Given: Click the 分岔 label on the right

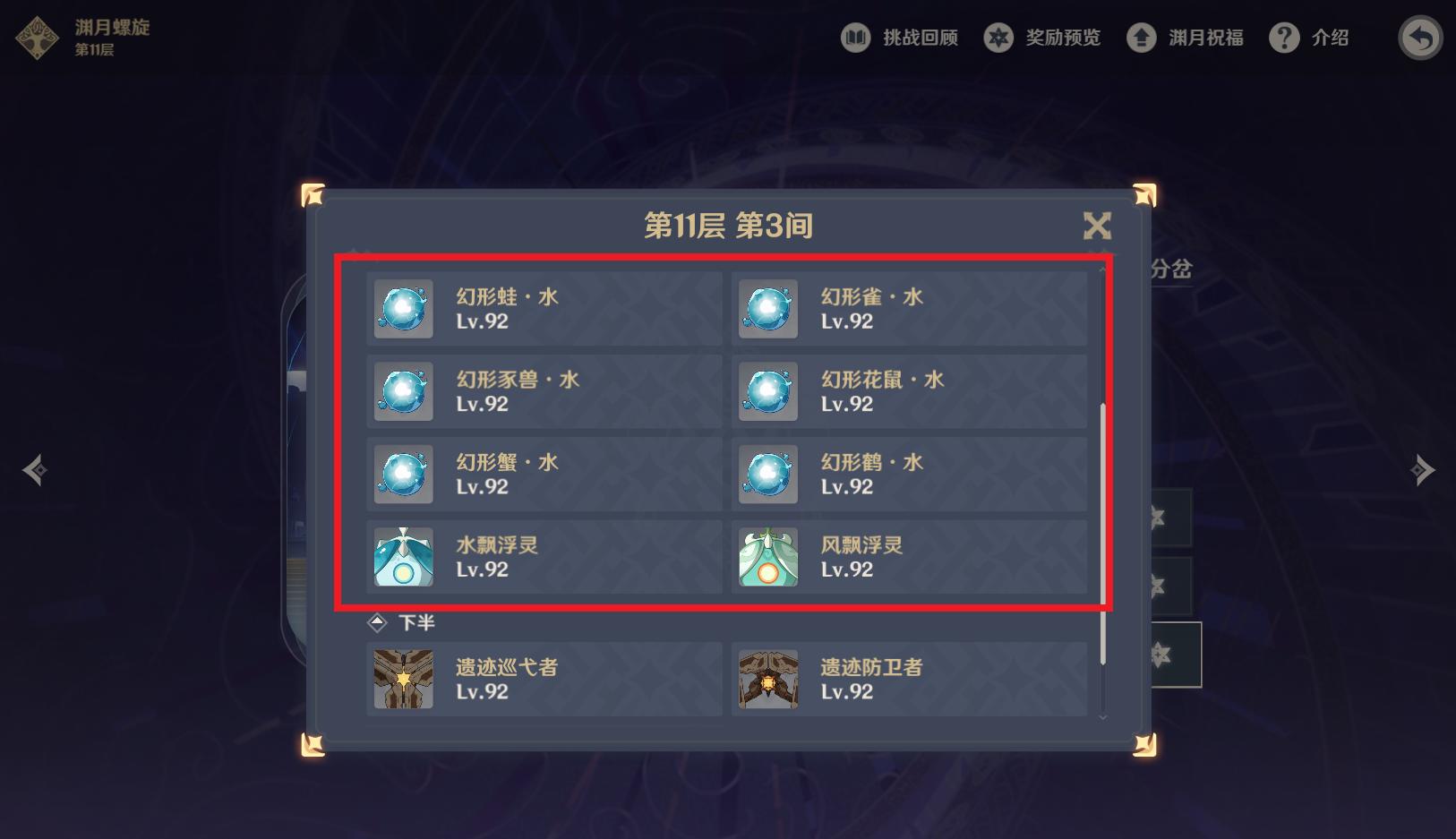Looking at the screenshot, I should click(x=1170, y=268).
